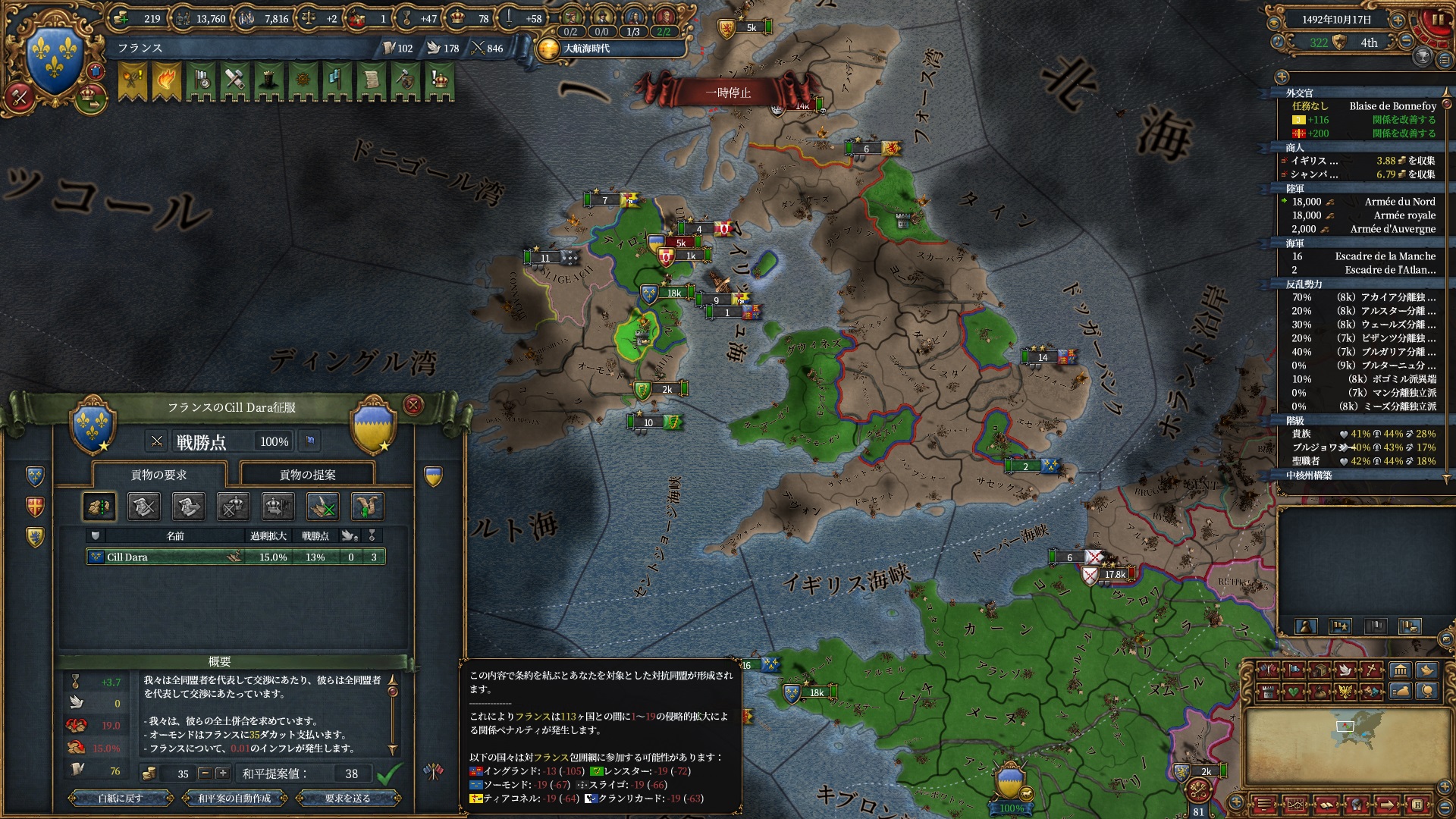Click the green checkmark beside the peace offer value
Screen dimensions: 1456x819
pos(390,773)
